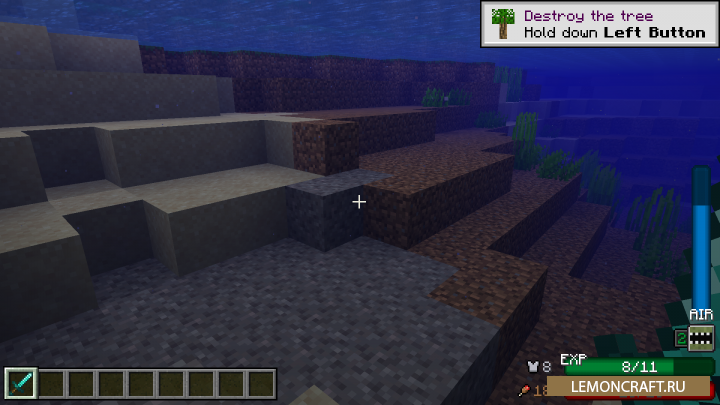Click the filmstrip icon beside the air gauge
Viewport: 720px width, 405px height.
coord(701,340)
